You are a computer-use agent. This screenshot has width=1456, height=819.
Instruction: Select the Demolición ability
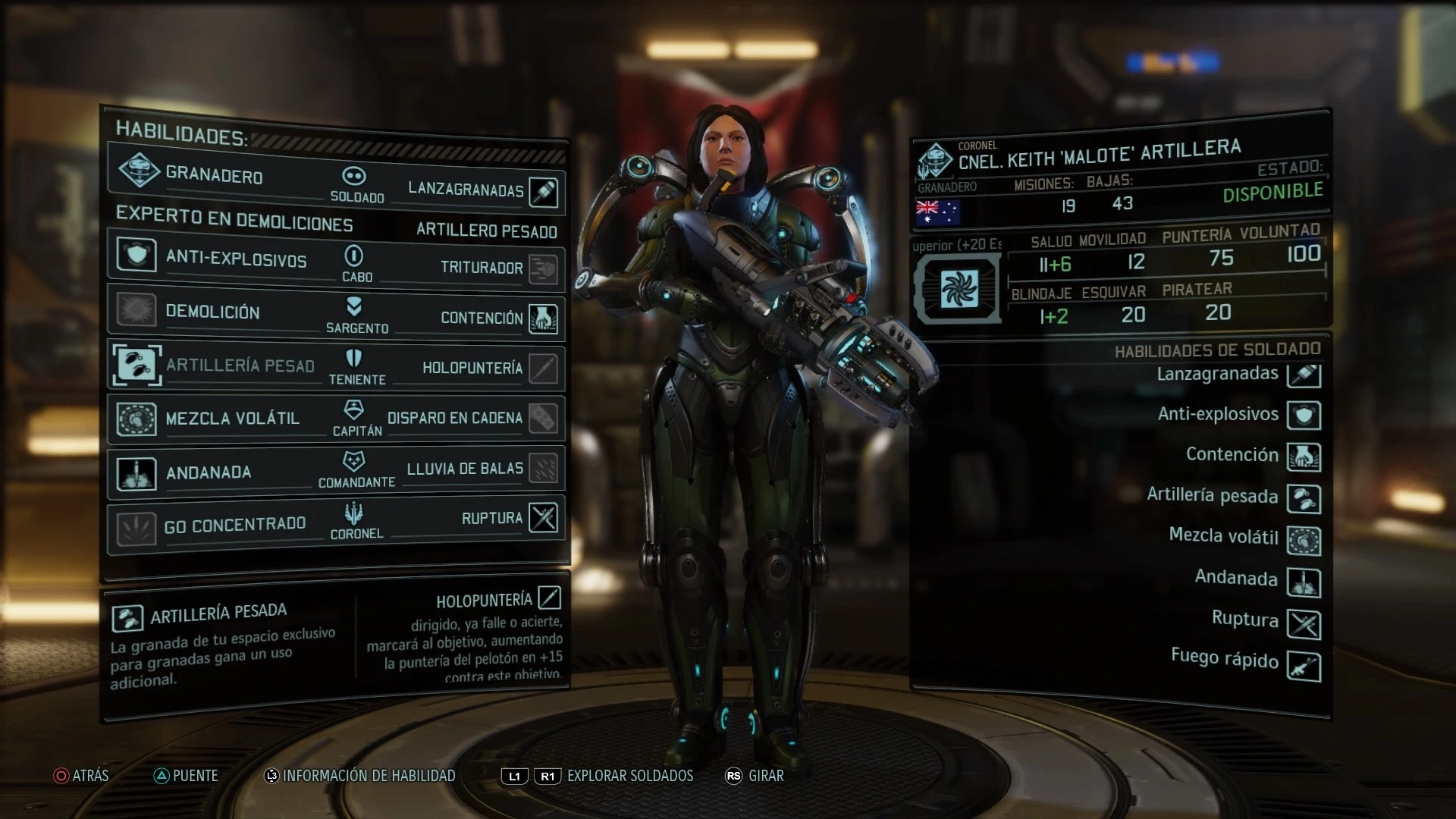[136, 309]
